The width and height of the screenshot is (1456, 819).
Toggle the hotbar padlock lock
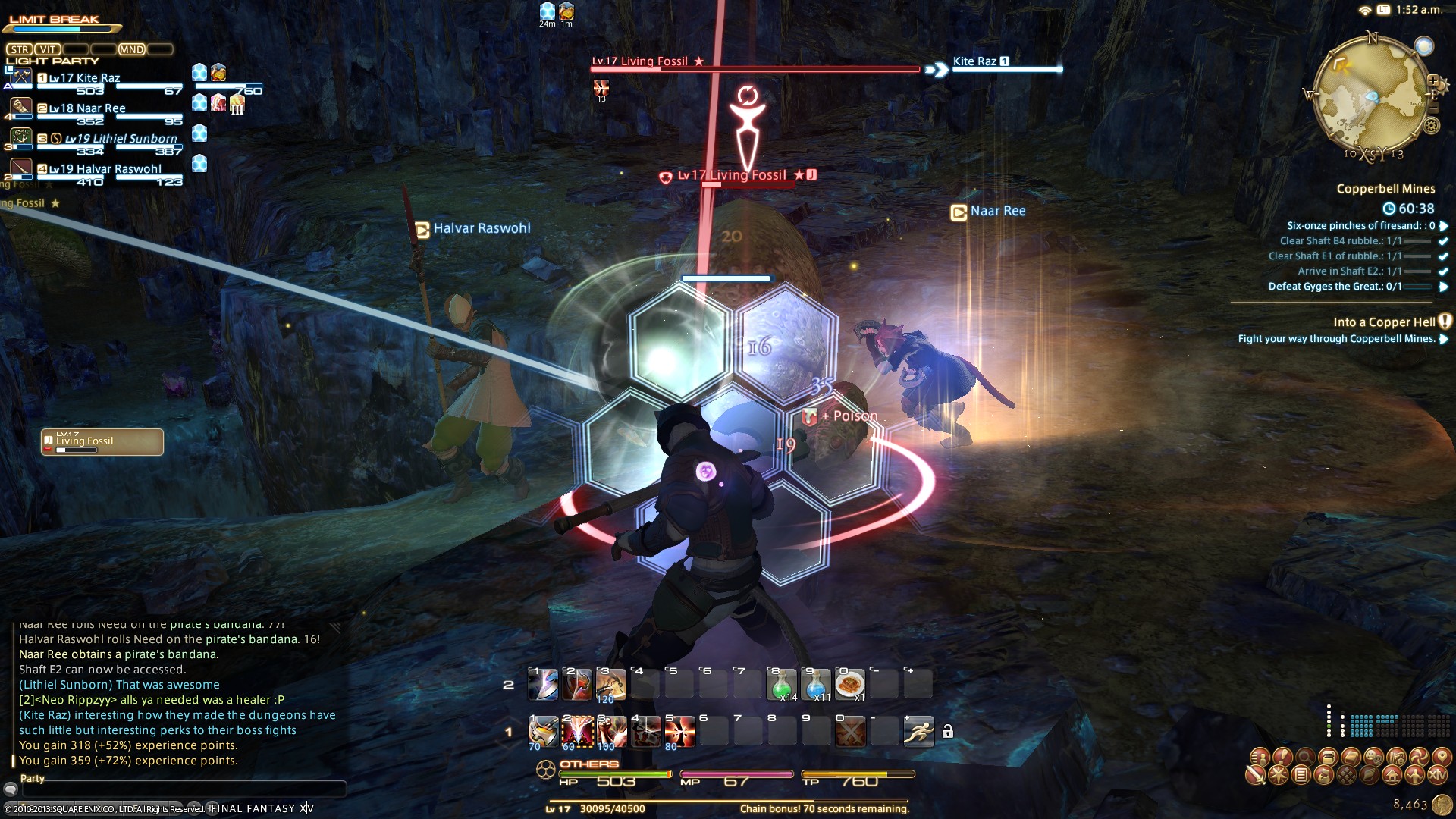947,732
